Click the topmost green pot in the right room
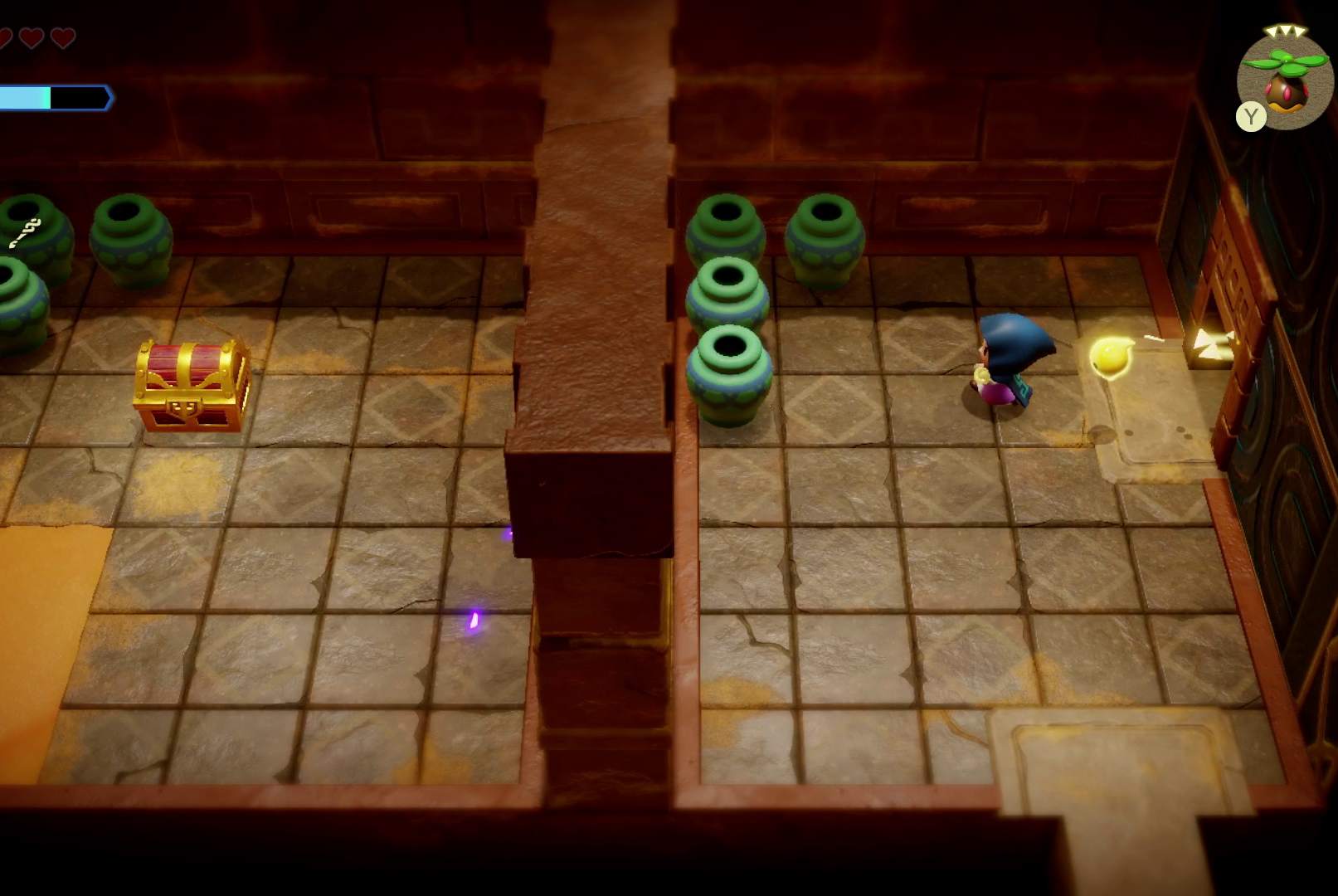Screen dimensions: 1338x896 [726, 228]
